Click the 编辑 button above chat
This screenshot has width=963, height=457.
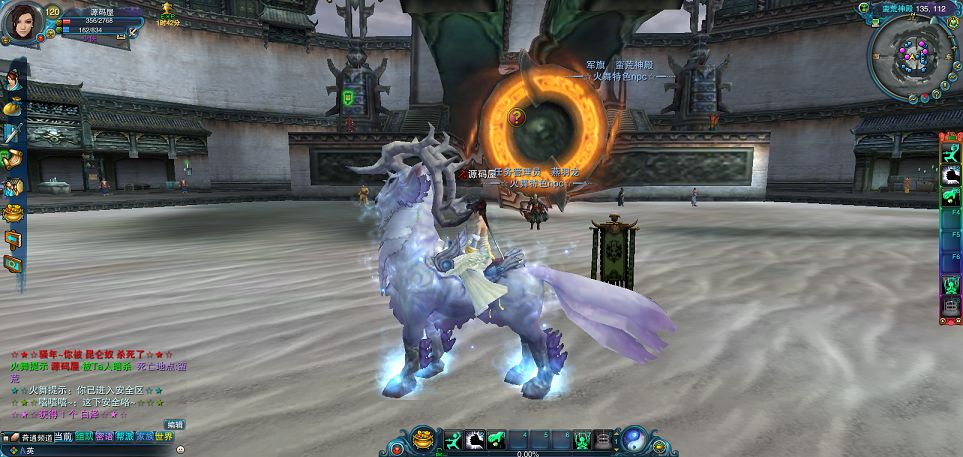pos(175,424)
